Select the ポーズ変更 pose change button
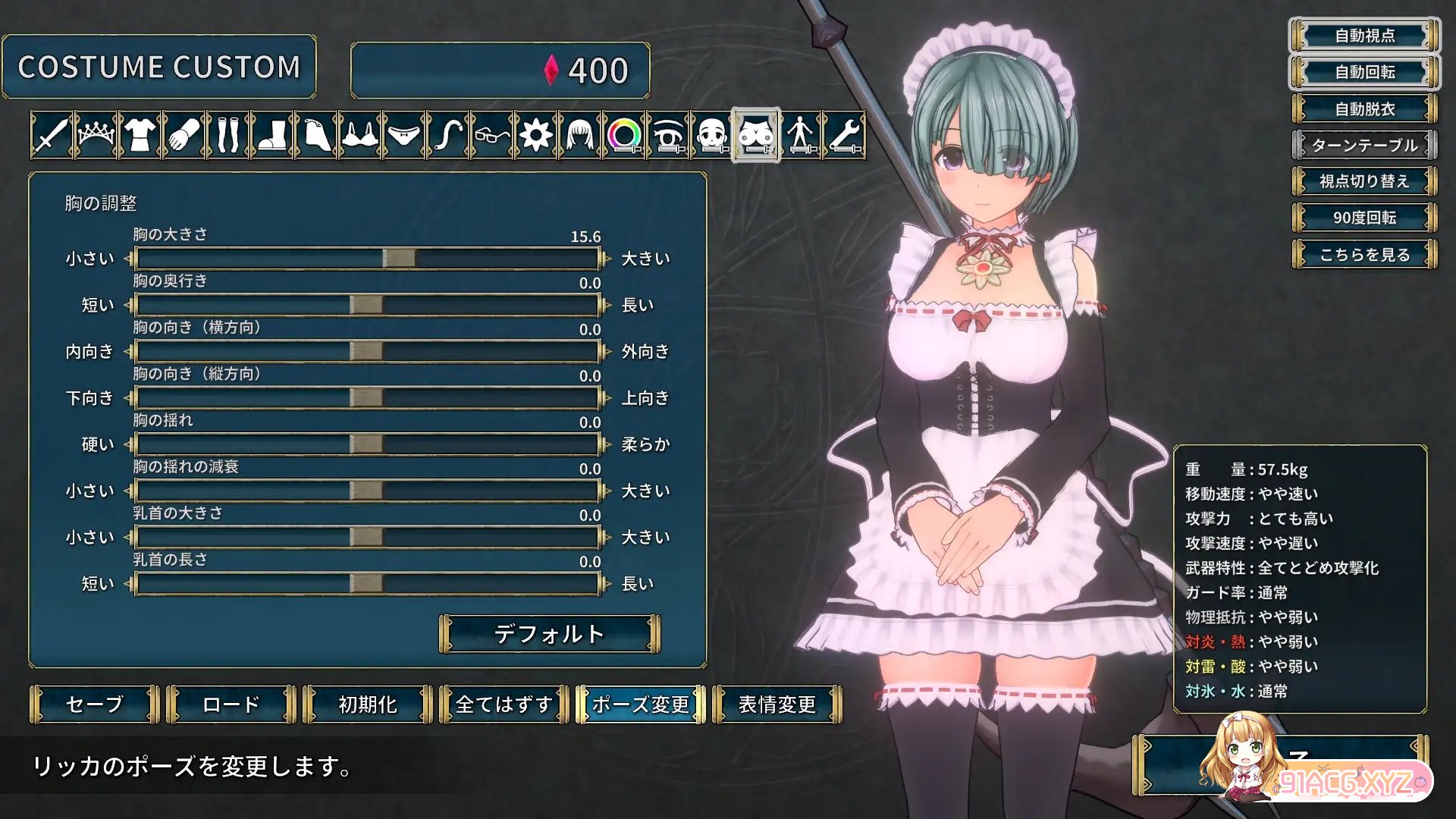Viewport: 1456px width, 819px height. click(641, 704)
